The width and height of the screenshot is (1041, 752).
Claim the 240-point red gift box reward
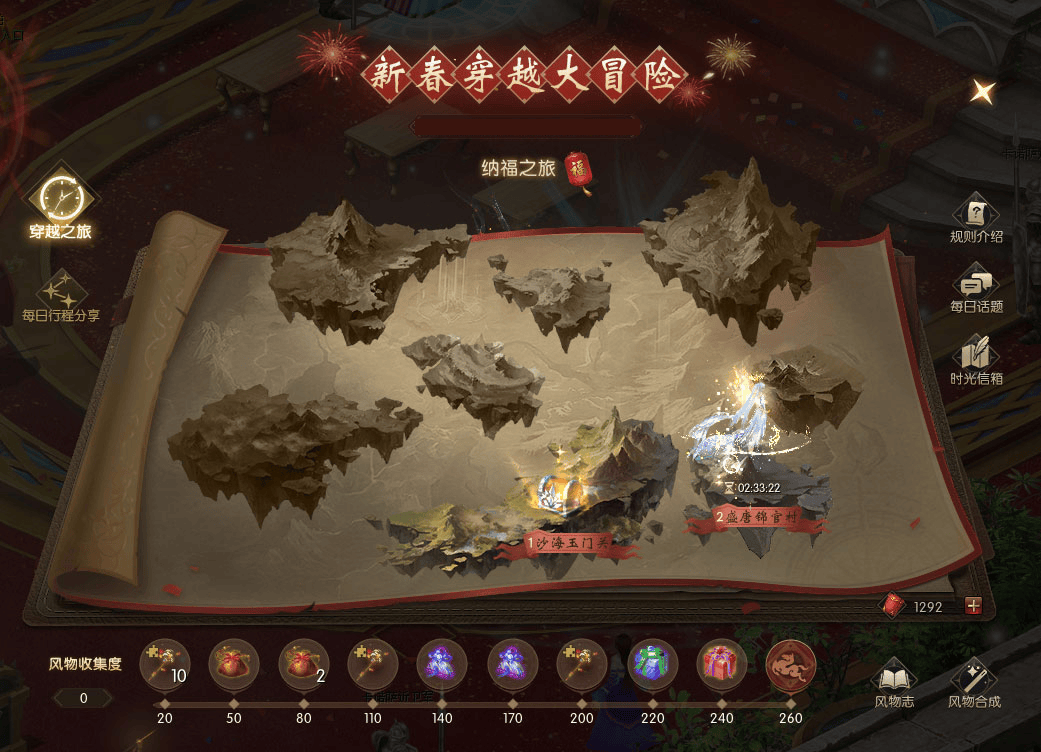pyautogui.click(x=721, y=663)
